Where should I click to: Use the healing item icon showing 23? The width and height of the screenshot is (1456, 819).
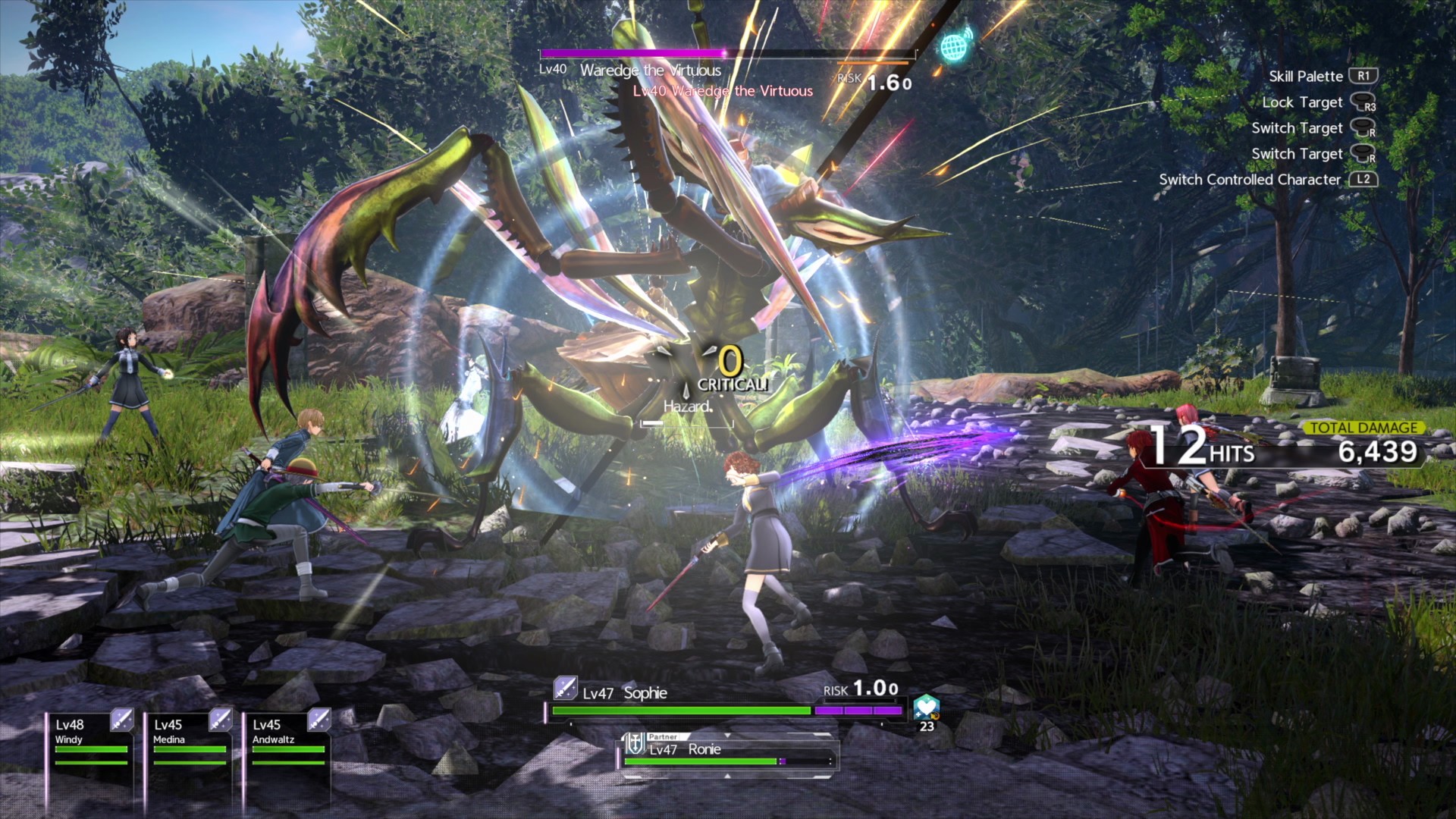pos(927,708)
